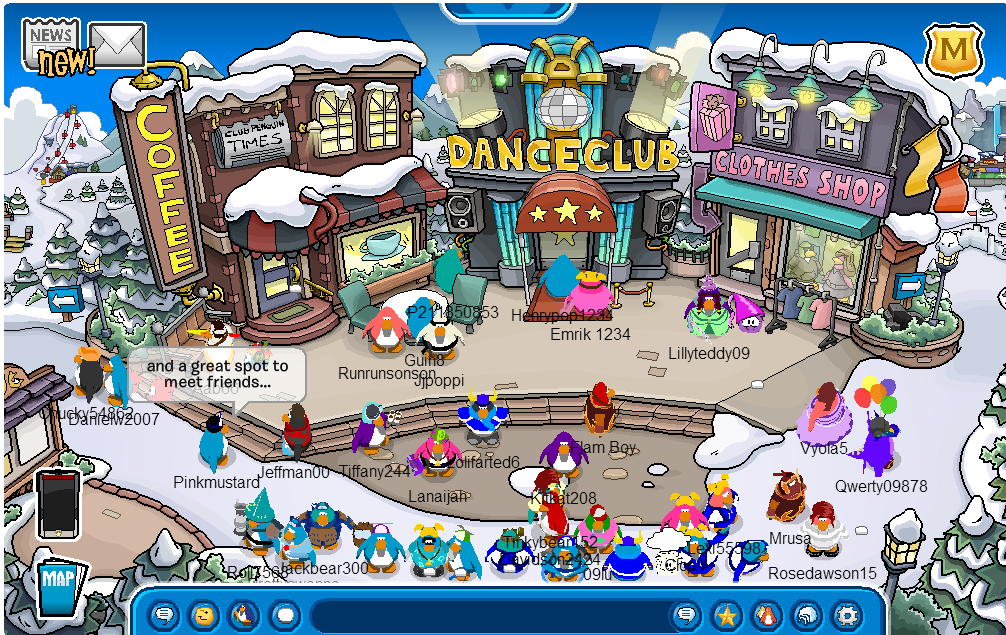Open the orange penguin player card button
Screen dimensions: 1006x635
pos(766,614)
